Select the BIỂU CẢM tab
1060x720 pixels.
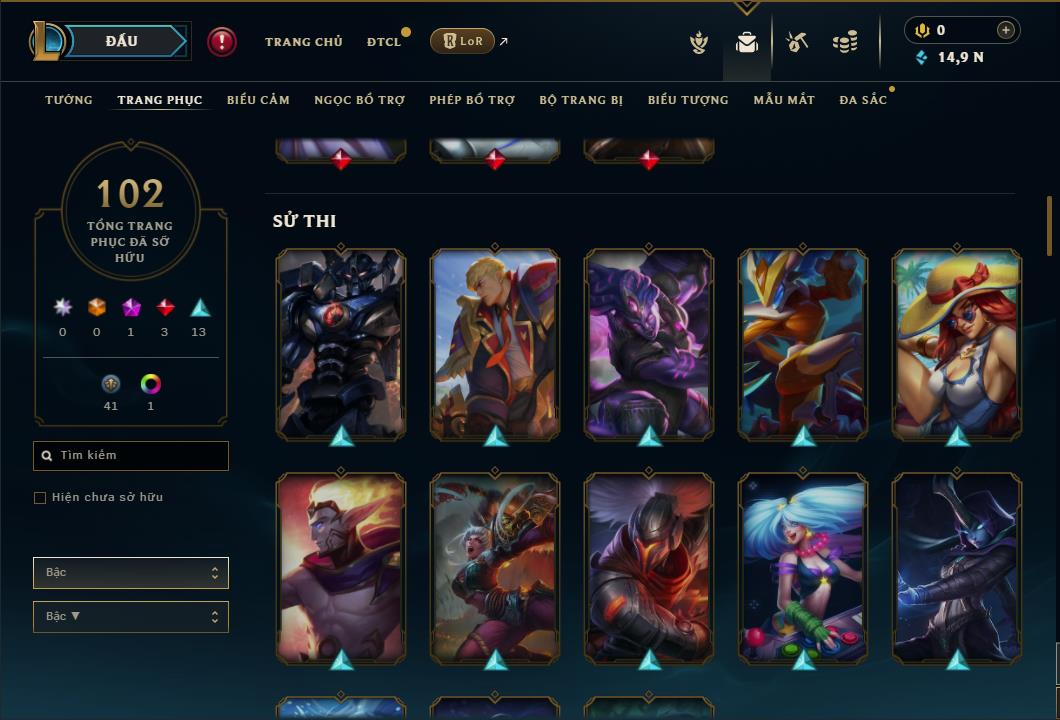pos(258,100)
